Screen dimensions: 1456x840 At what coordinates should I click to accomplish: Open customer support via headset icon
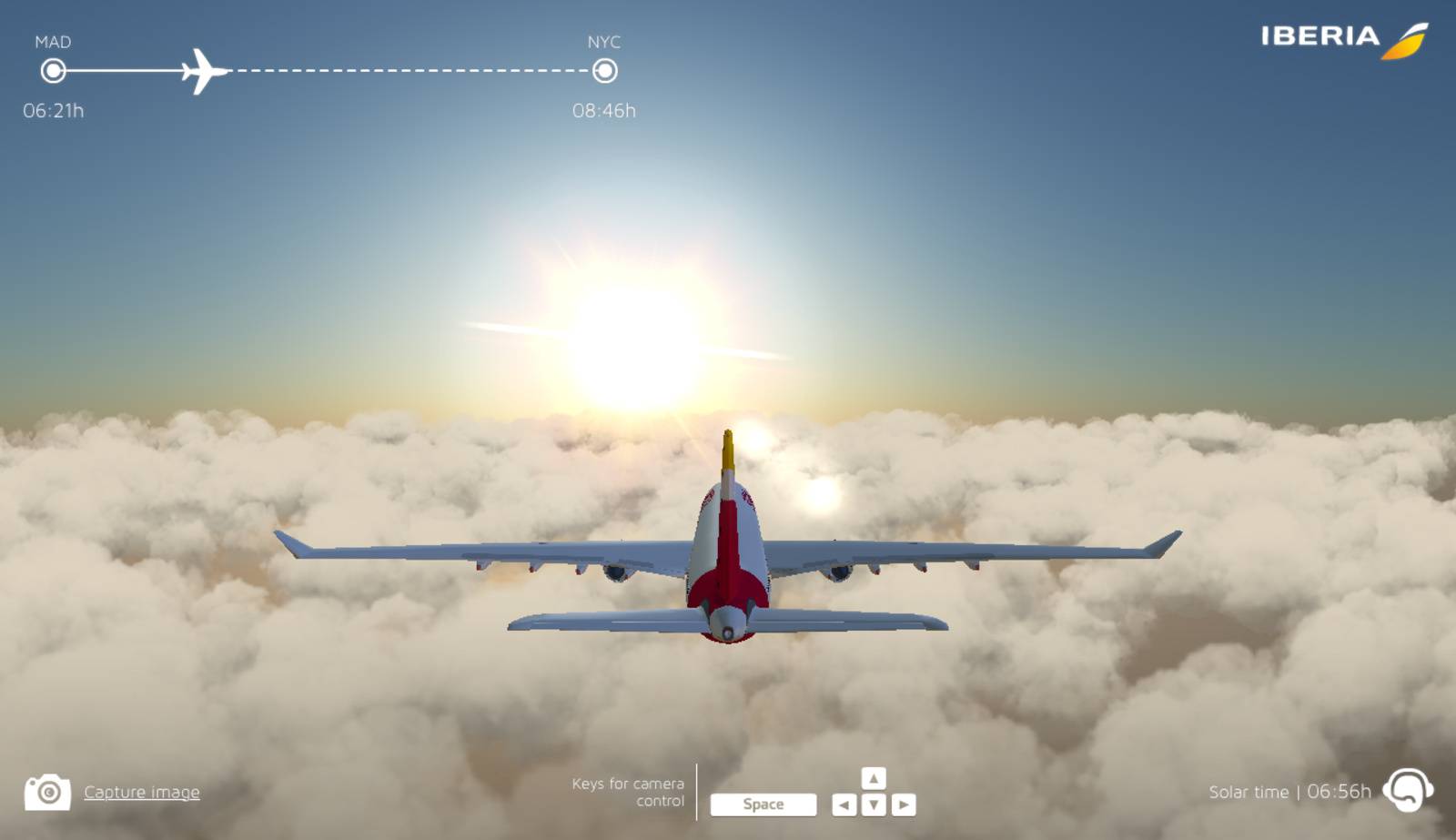click(x=1408, y=792)
